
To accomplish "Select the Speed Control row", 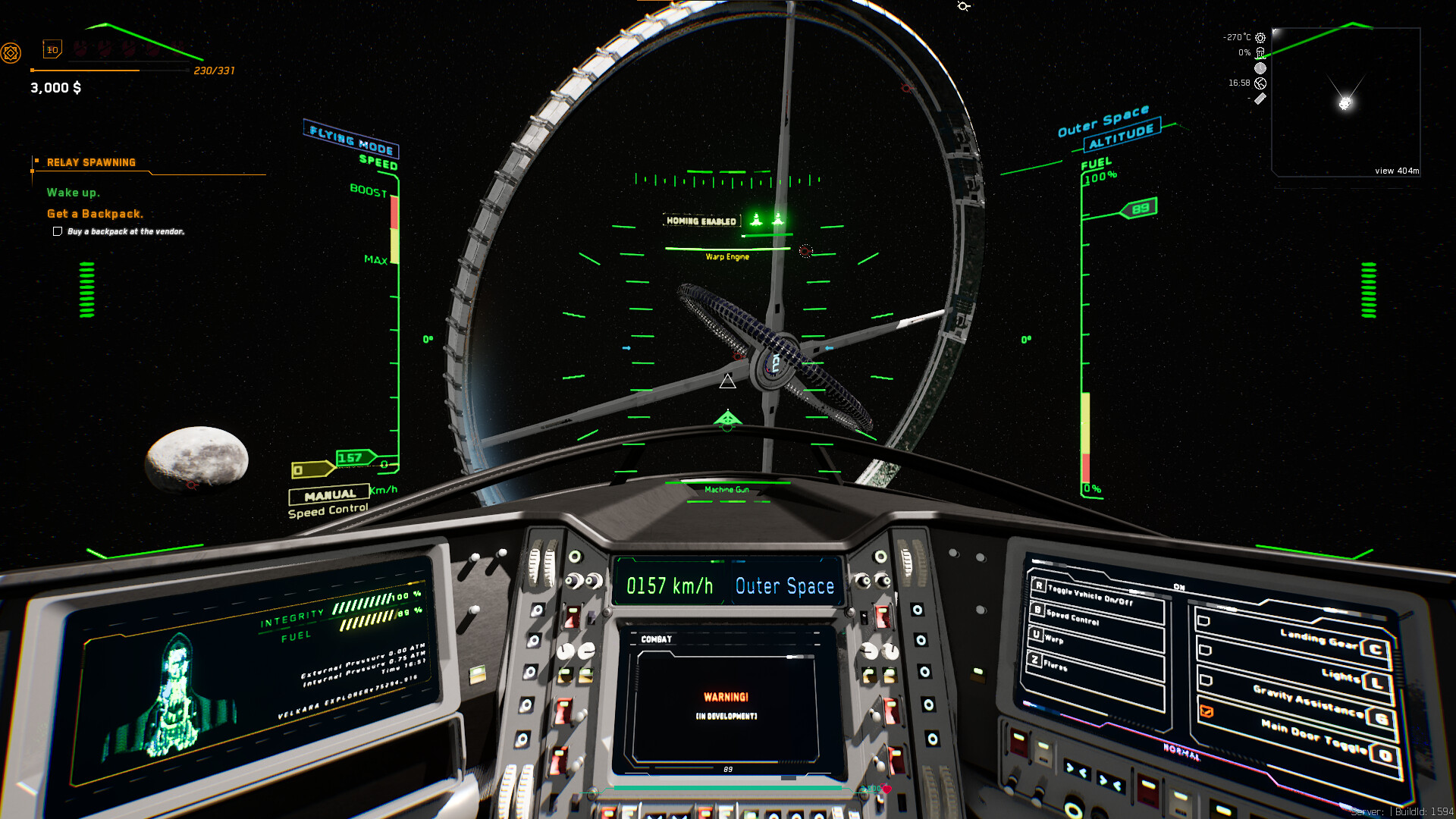I will click(x=1097, y=619).
